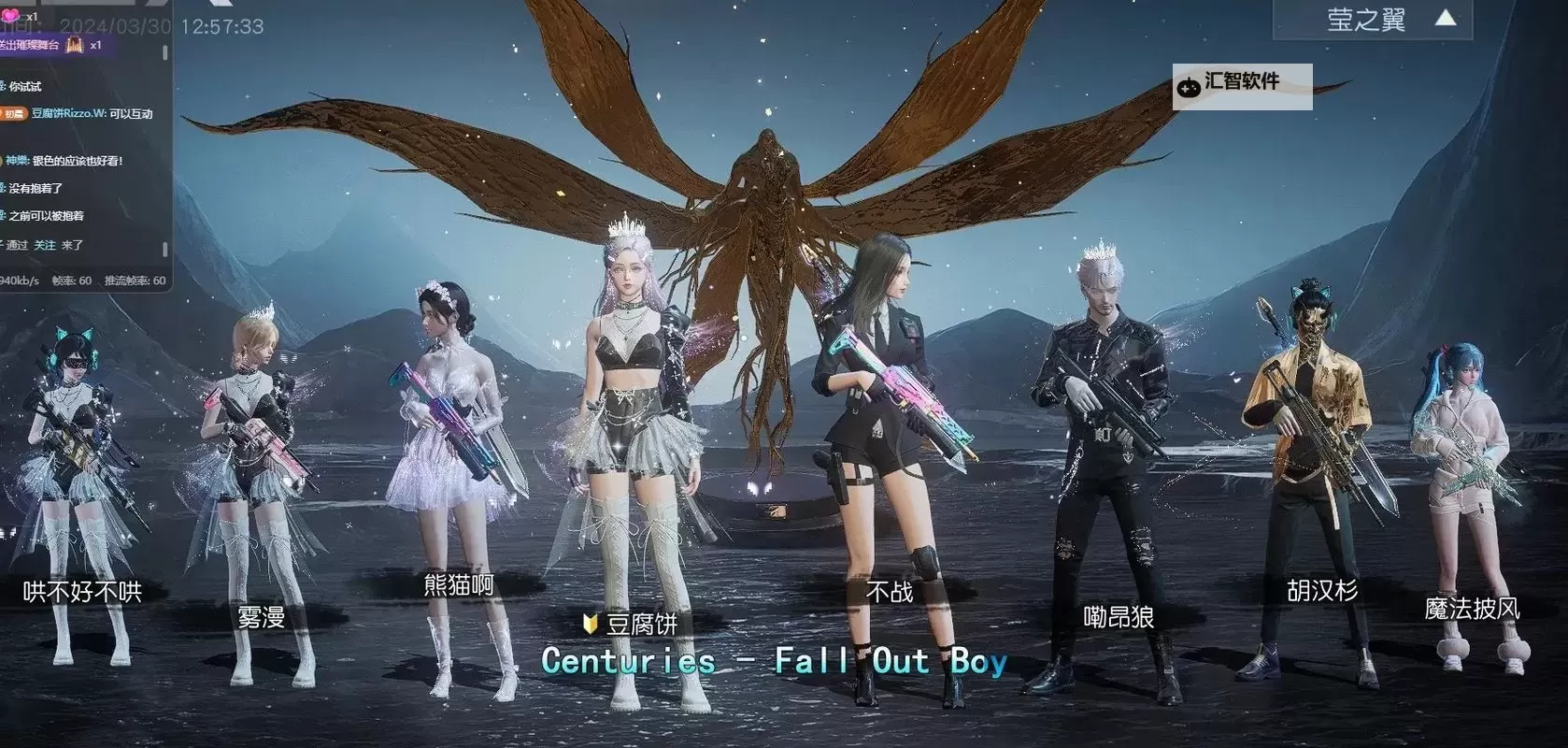Viewport: 1568px width, 748px height.
Task: Select player nameplate 哄不好不哄
Action: tap(82, 592)
